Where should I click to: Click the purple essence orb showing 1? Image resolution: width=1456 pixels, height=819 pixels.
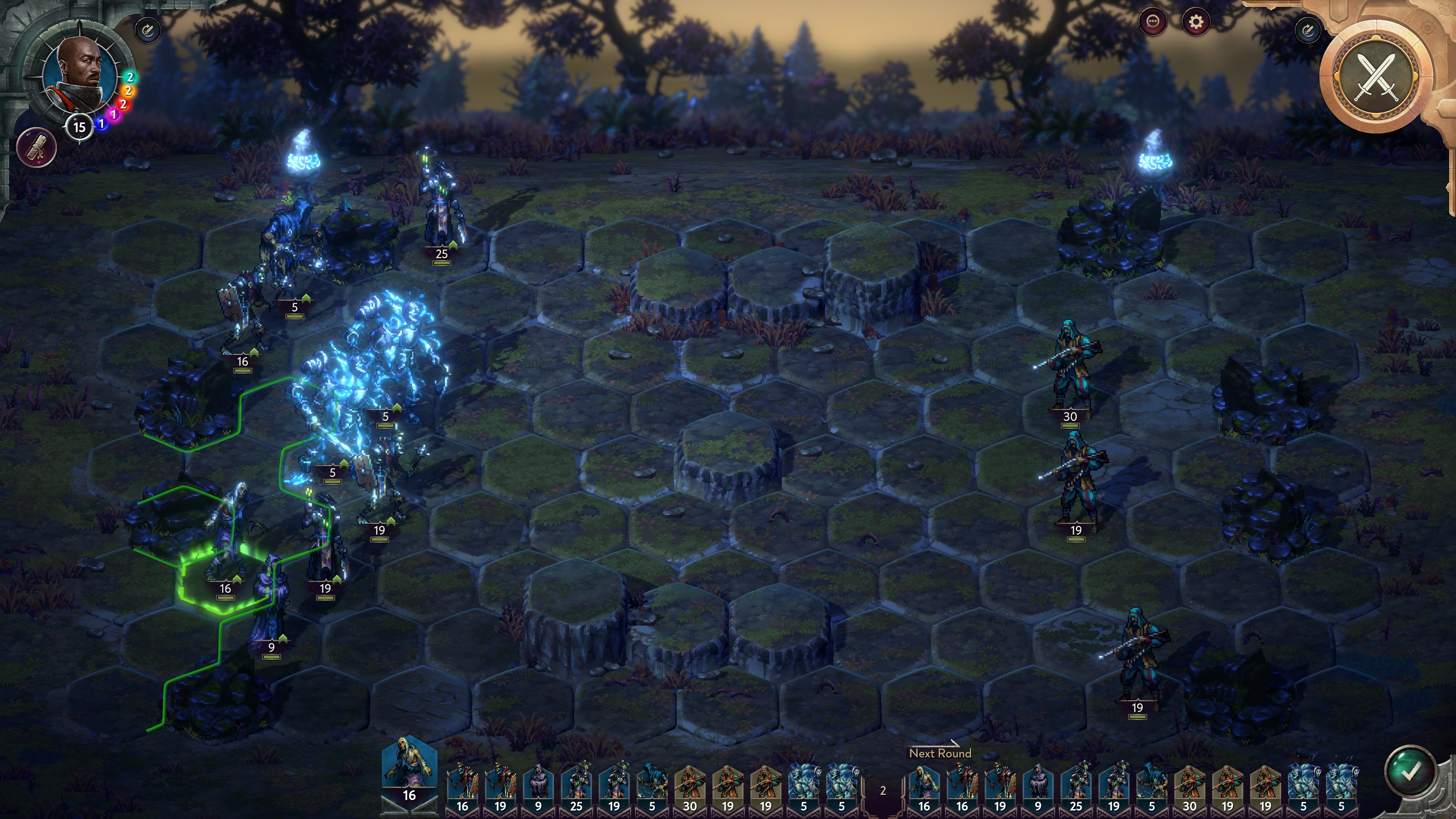tap(114, 115)
